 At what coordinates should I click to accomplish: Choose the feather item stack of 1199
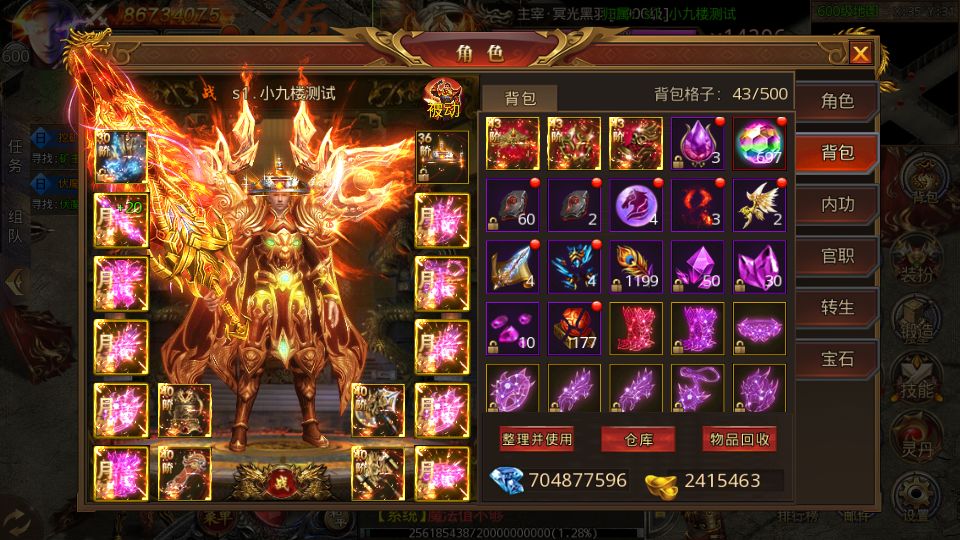636,267
